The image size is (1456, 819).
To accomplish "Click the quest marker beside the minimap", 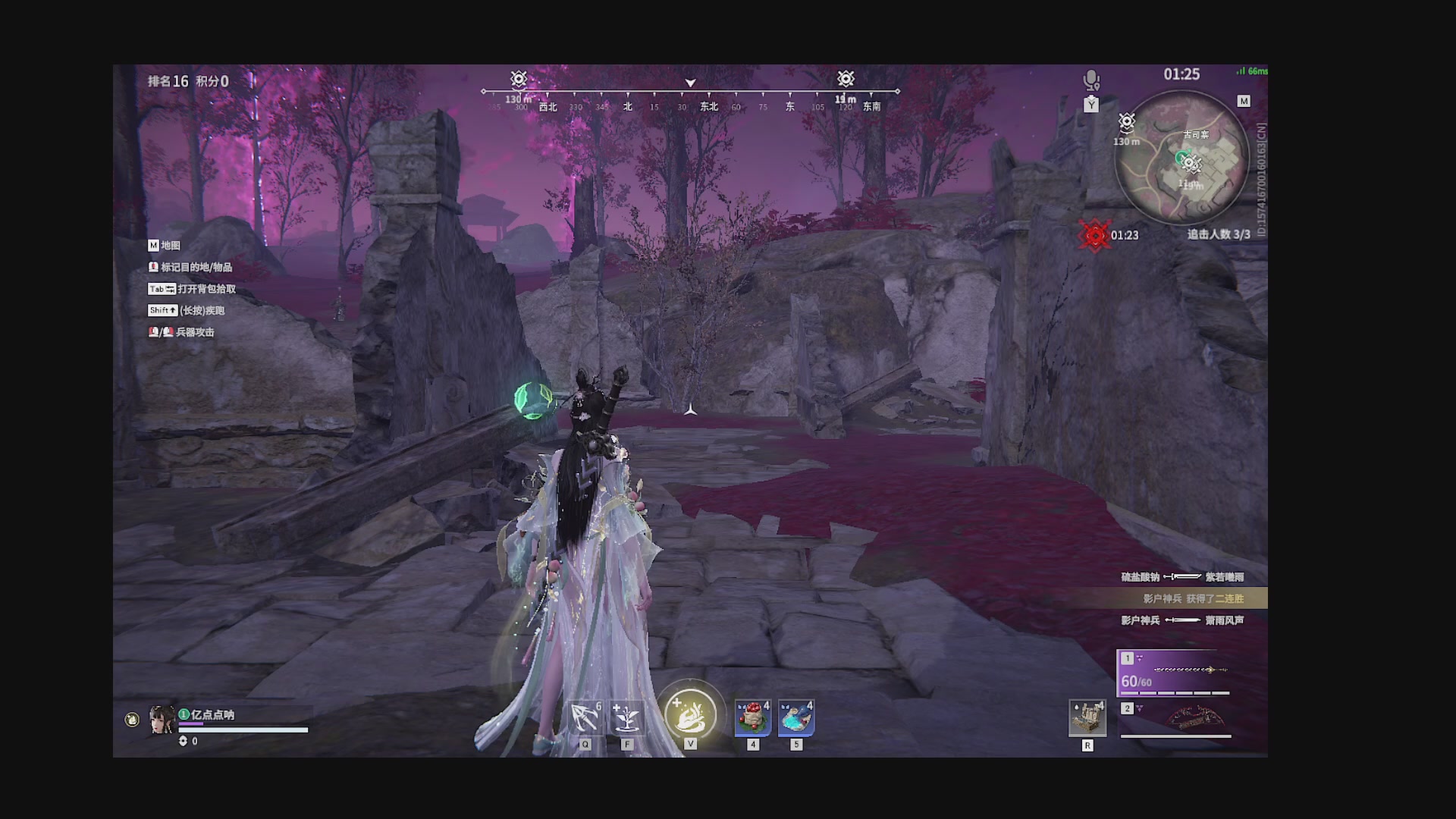I will pos(1127,122).
